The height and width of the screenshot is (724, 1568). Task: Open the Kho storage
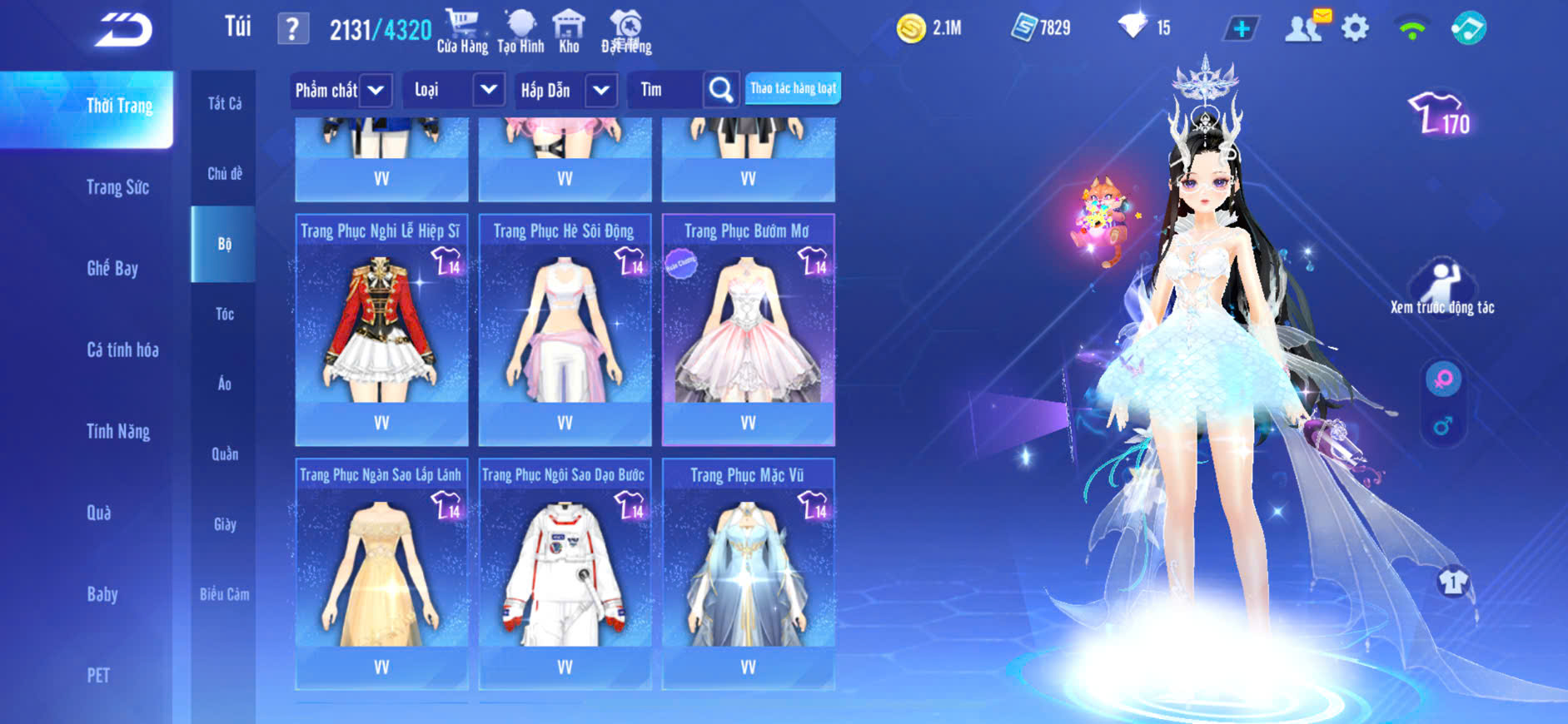coord(569,32)
